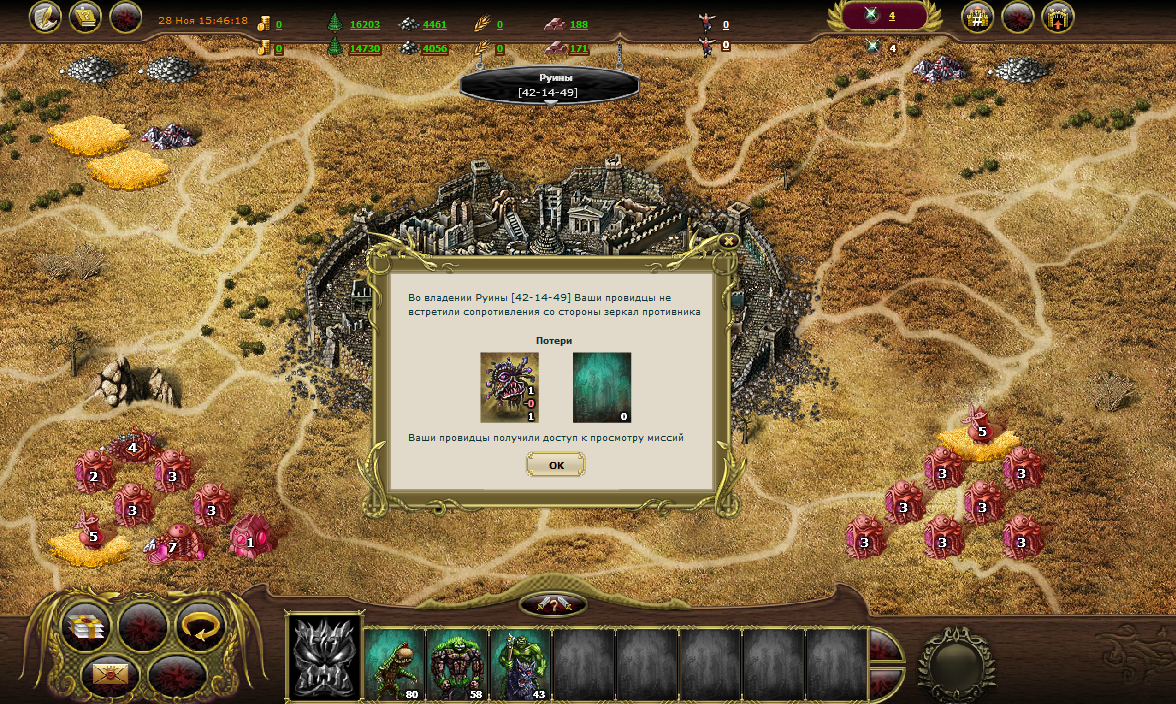Select the unit slot with 80 troops

click(394, 663)
